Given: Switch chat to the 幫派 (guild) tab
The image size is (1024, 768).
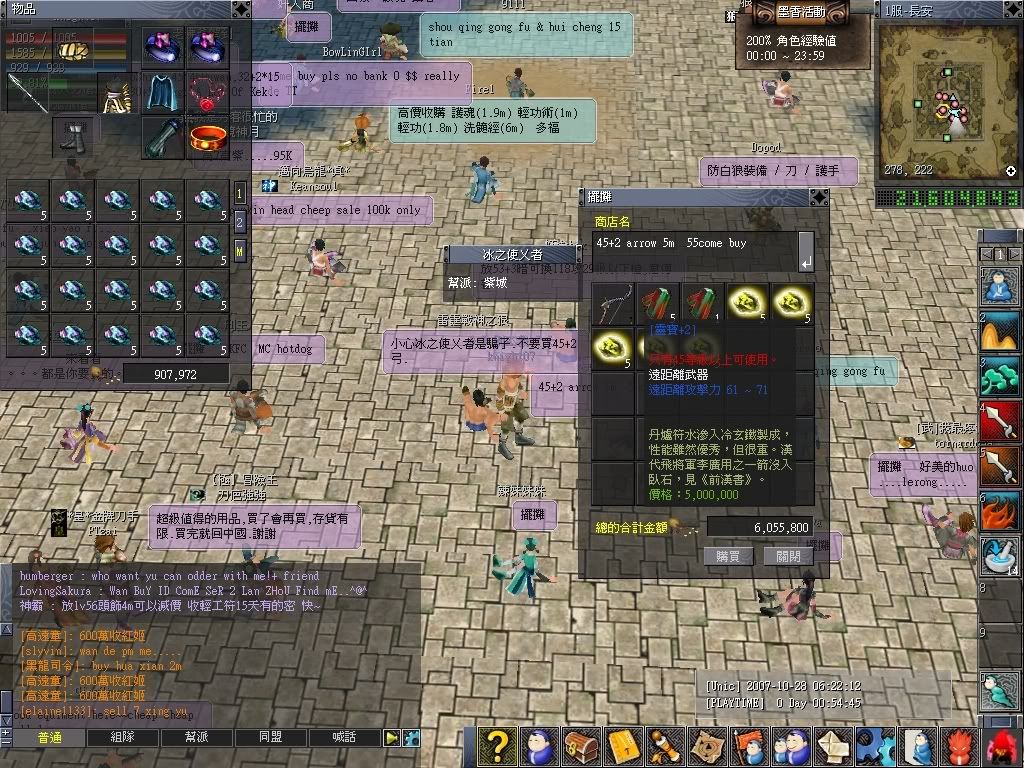Looking at the screenshot, I should [x=197, y=737].
